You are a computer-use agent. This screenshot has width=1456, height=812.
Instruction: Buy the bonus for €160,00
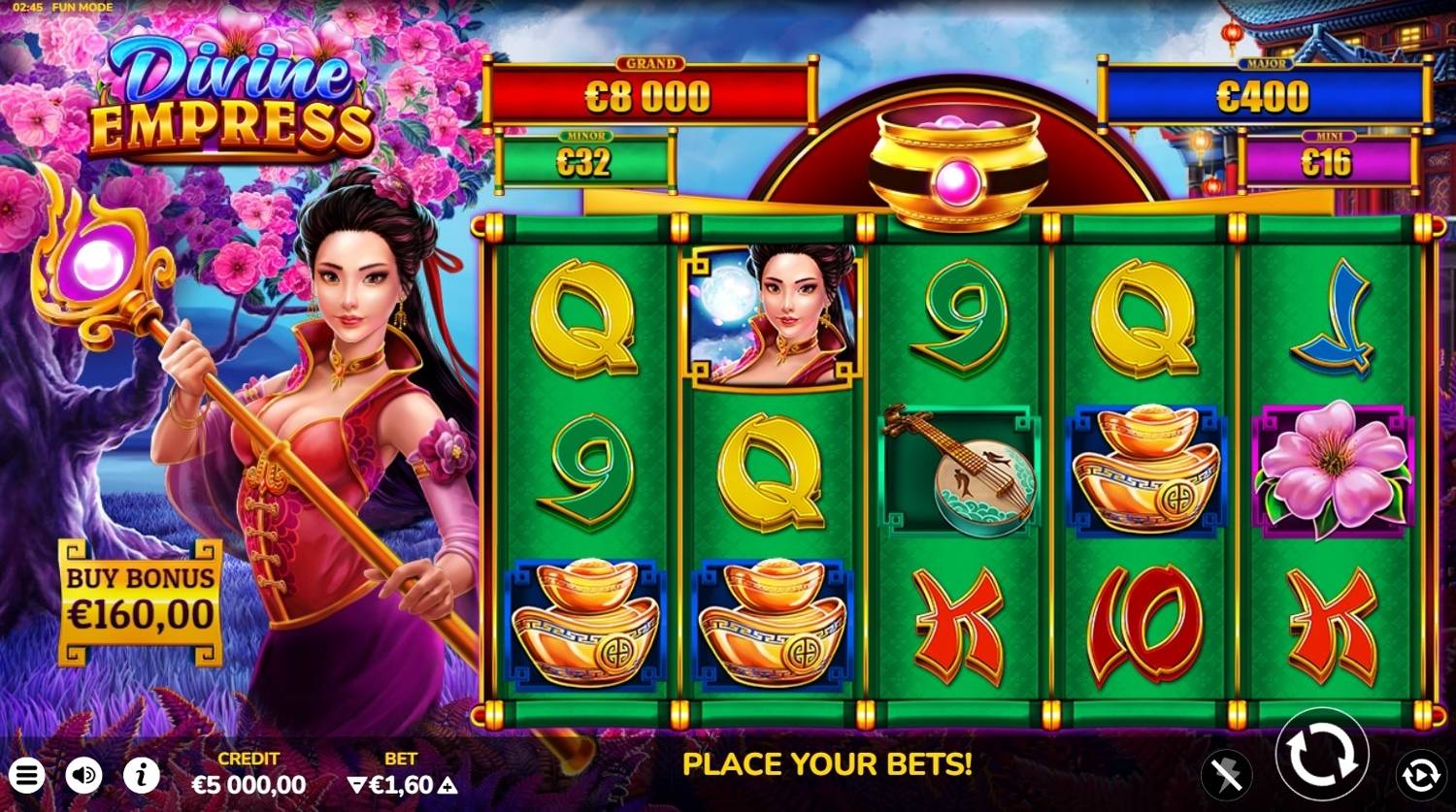click(x=141, y=601)
